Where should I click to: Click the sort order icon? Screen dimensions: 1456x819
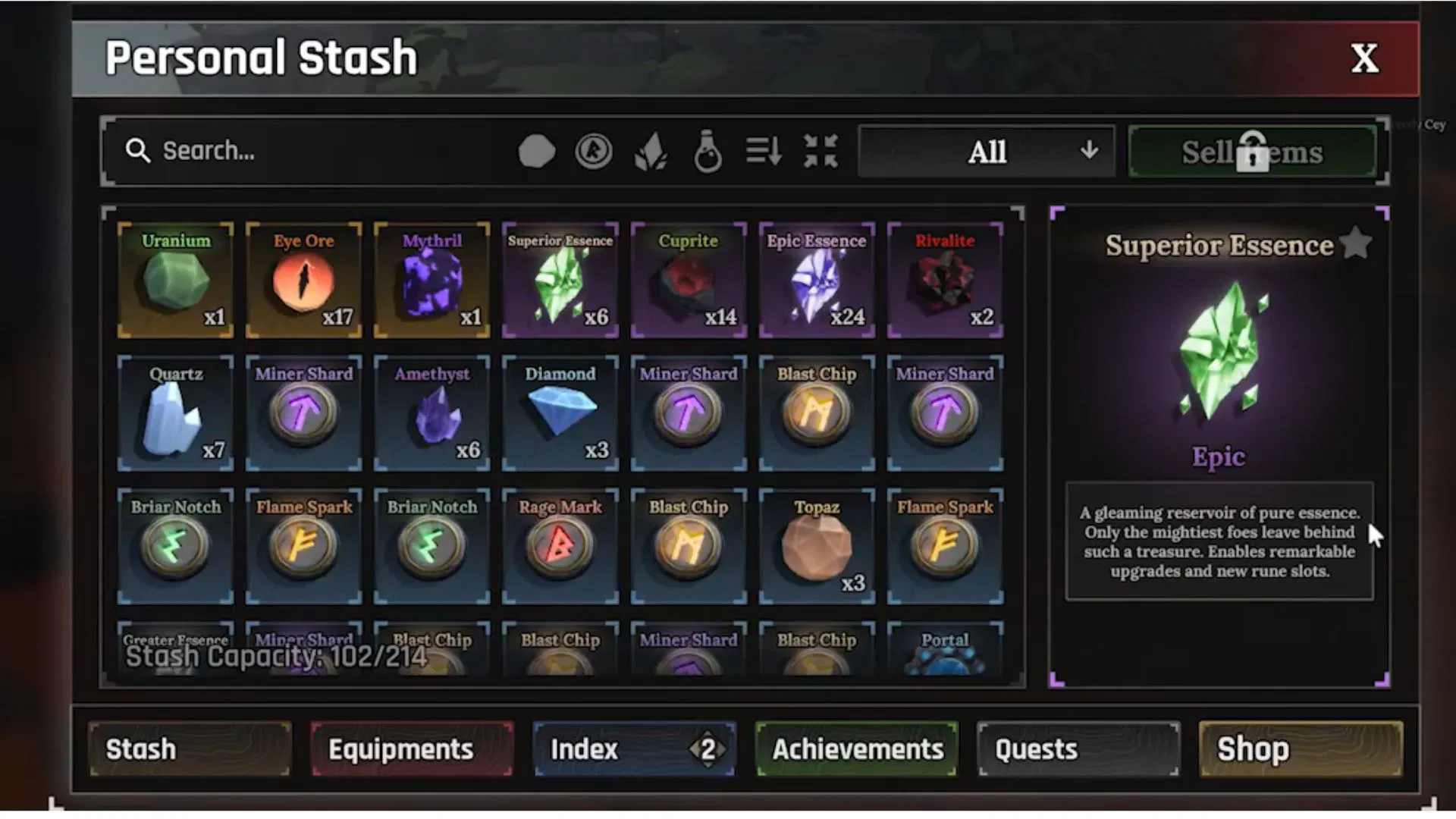coord(763,151)
